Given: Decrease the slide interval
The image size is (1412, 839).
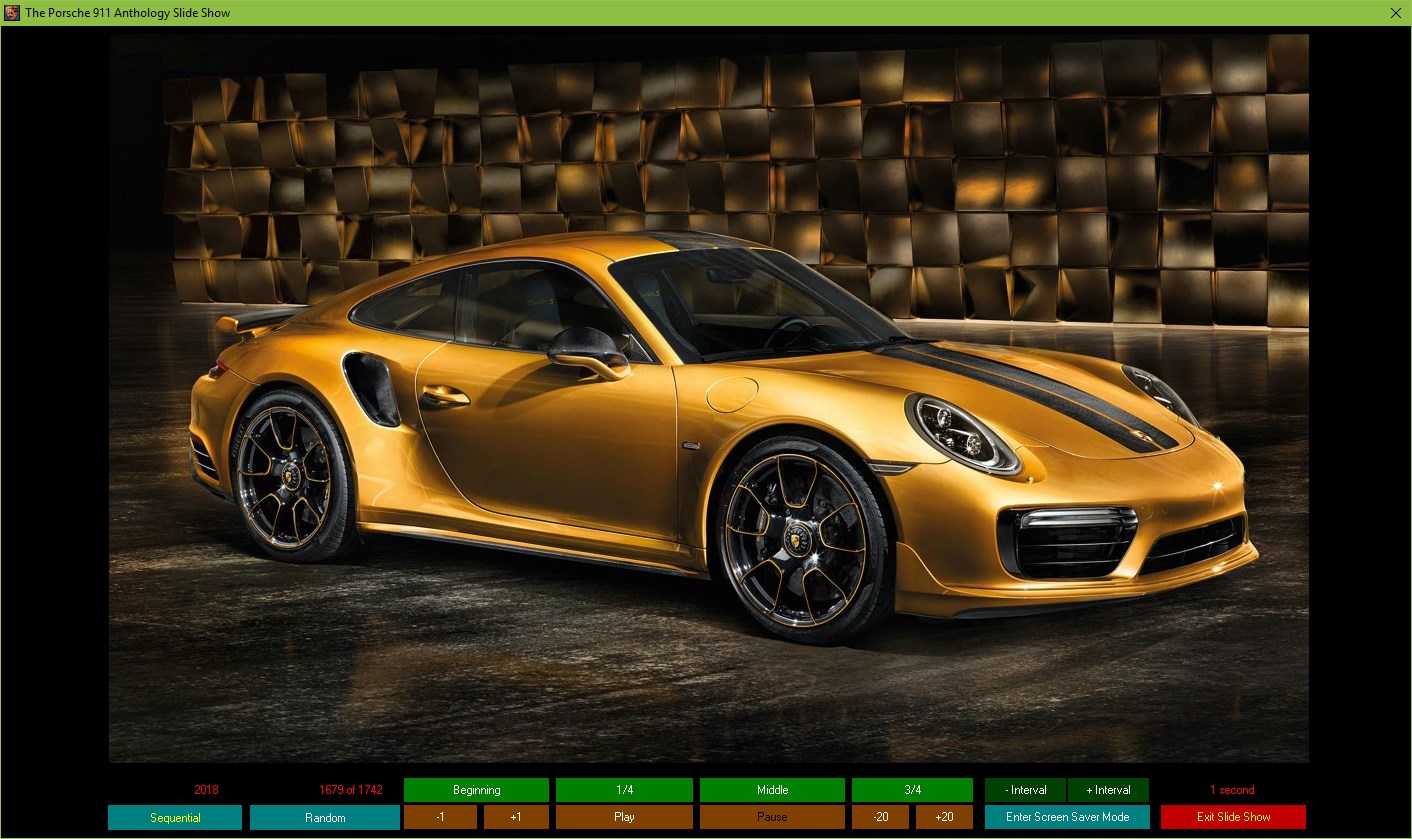Looking at the screenshot, I should coord(1025,790).
